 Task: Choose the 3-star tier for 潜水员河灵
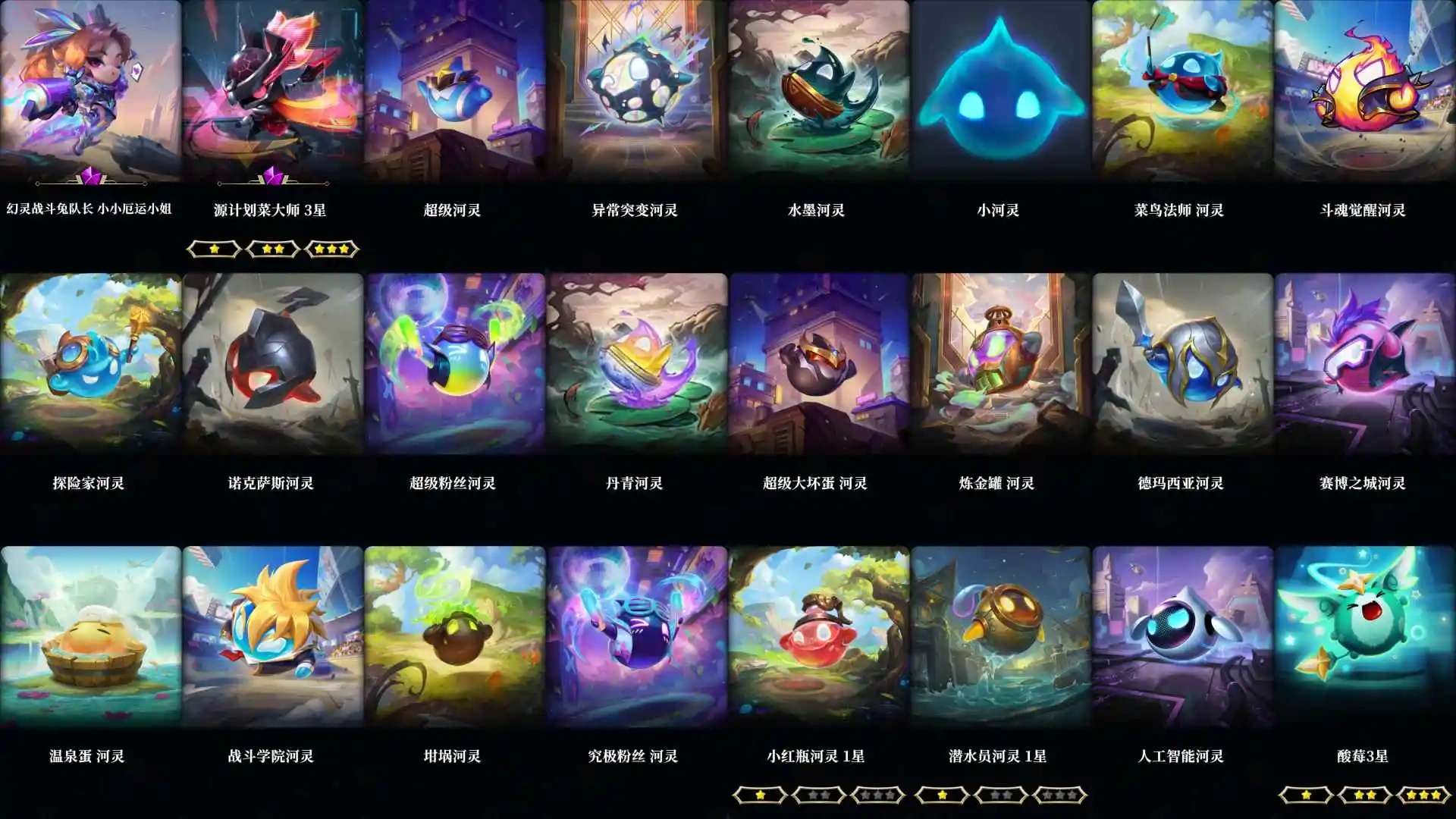coord(1059,794)
